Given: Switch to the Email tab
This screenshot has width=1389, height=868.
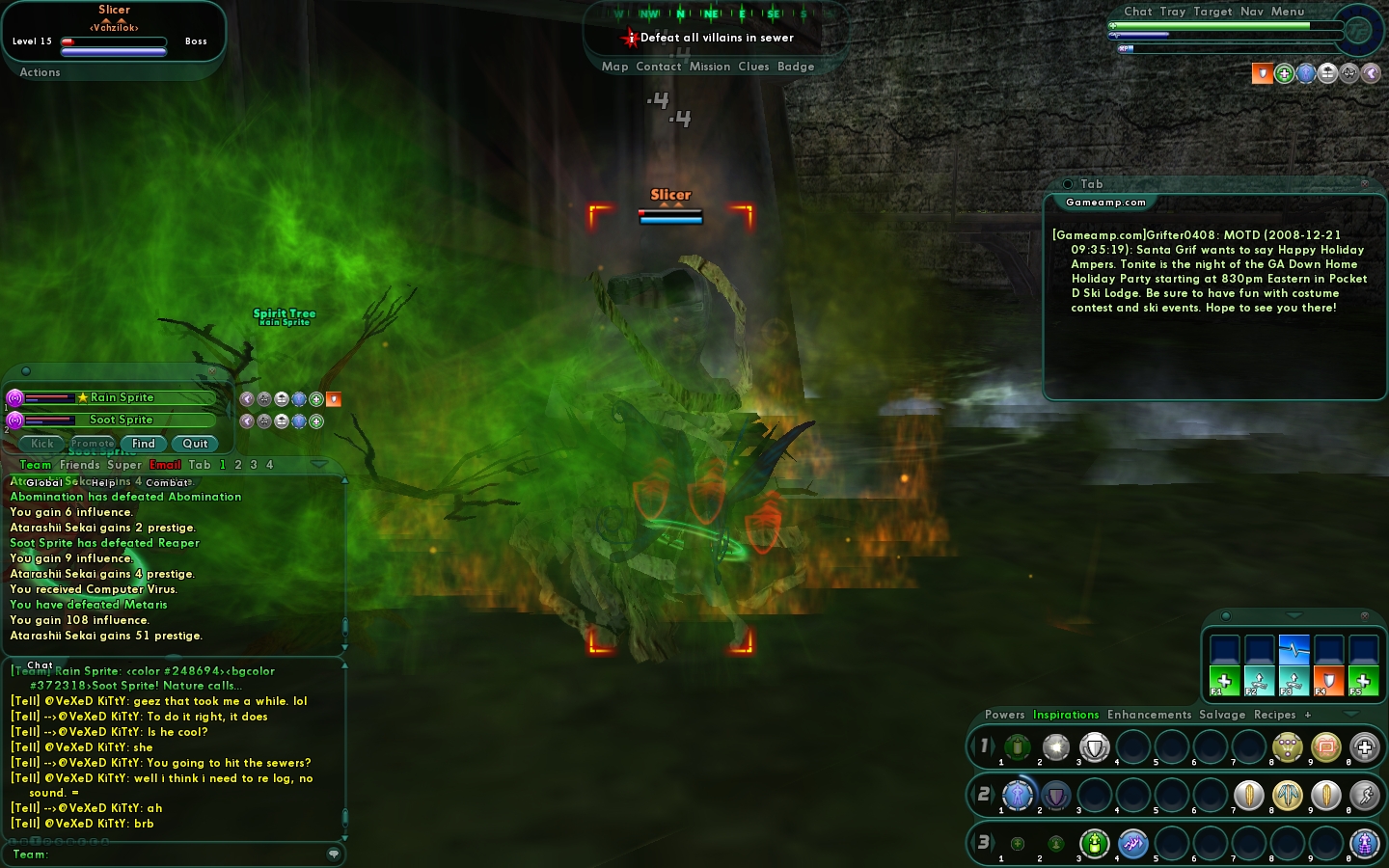Looking at the screenshot, I should [165, 465].
